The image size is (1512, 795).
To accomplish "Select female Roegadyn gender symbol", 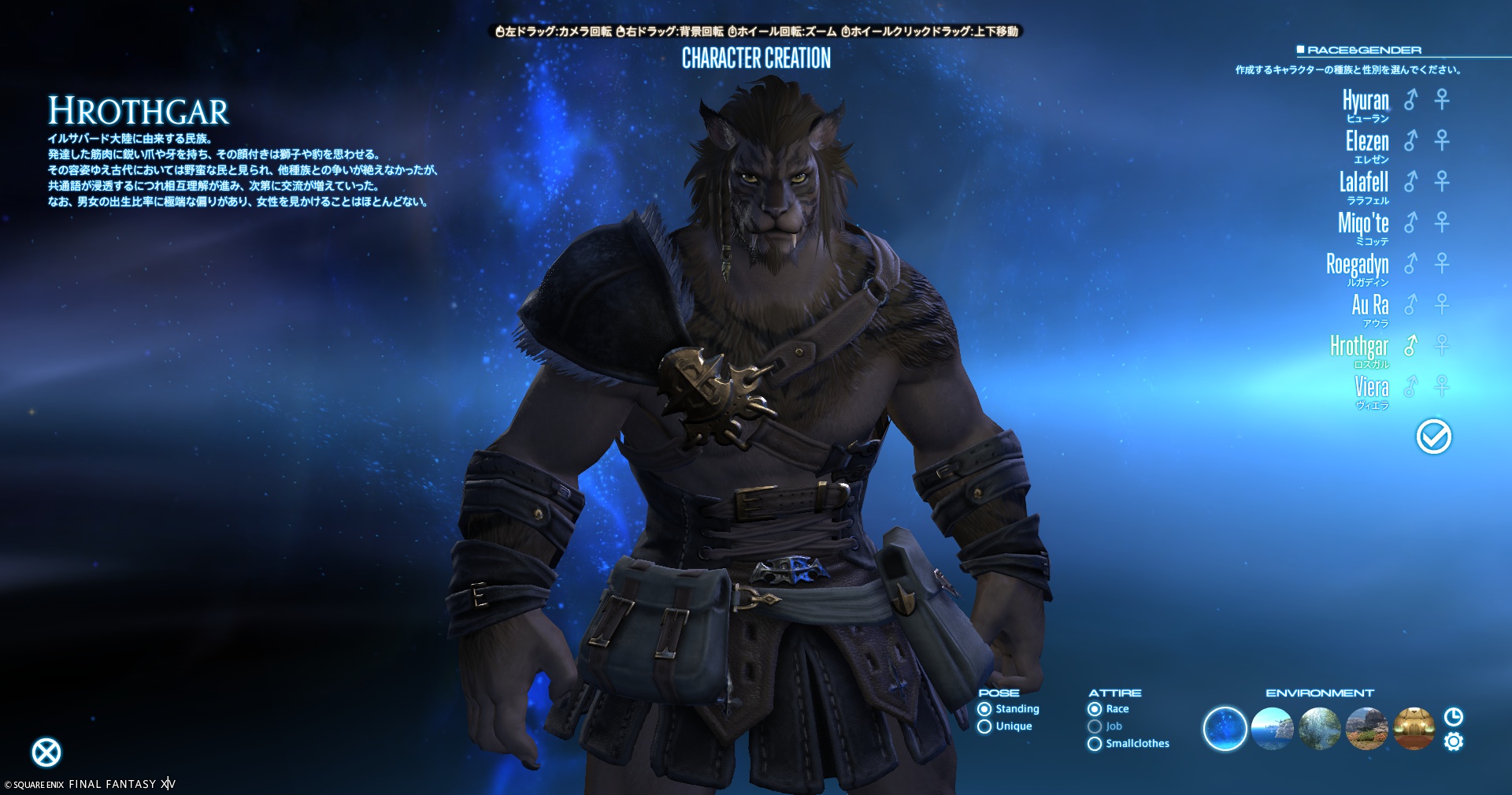I will (x=1442, y=263).
